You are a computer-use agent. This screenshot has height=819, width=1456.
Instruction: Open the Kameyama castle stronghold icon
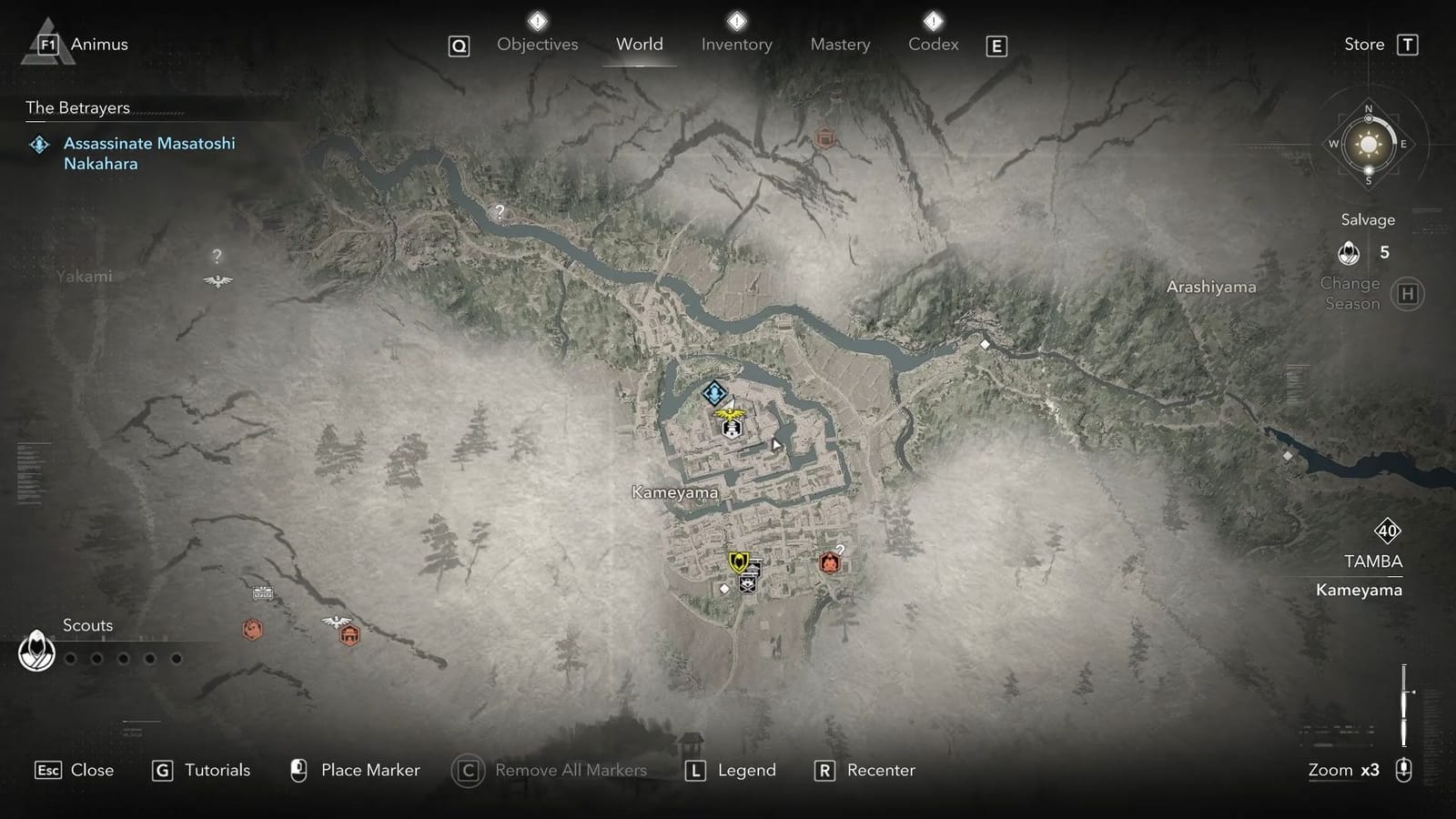(732, 428)
